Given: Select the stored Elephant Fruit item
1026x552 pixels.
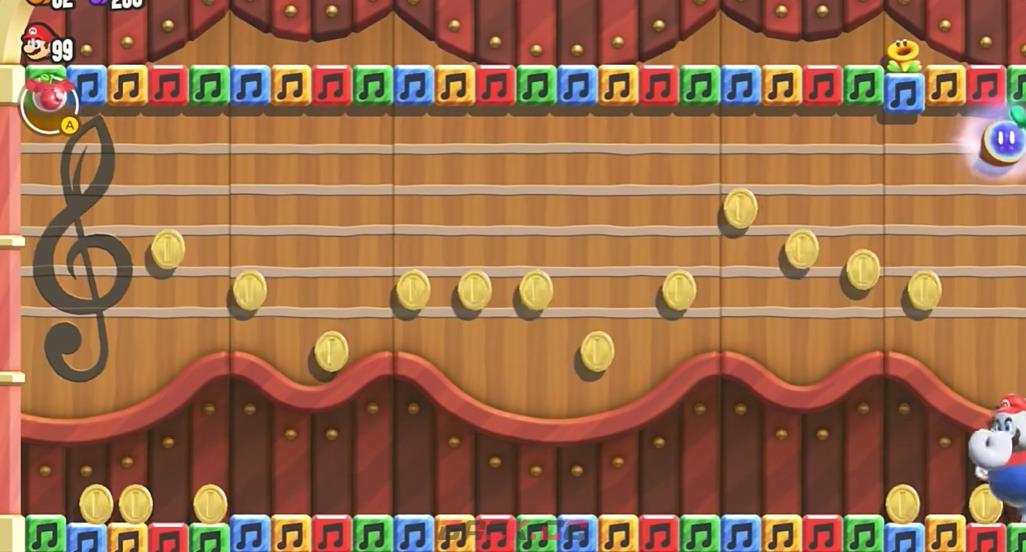Looking at the screenshot, I should pyautogui.click(x=48, y=99).
